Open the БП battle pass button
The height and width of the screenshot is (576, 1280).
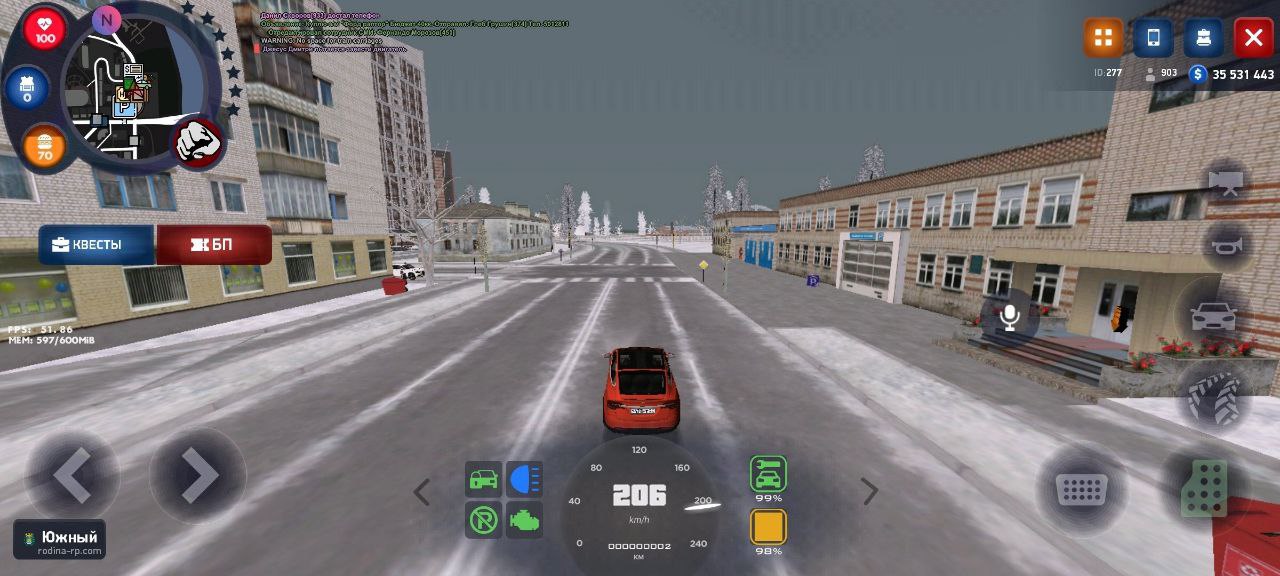coord(214,245)
